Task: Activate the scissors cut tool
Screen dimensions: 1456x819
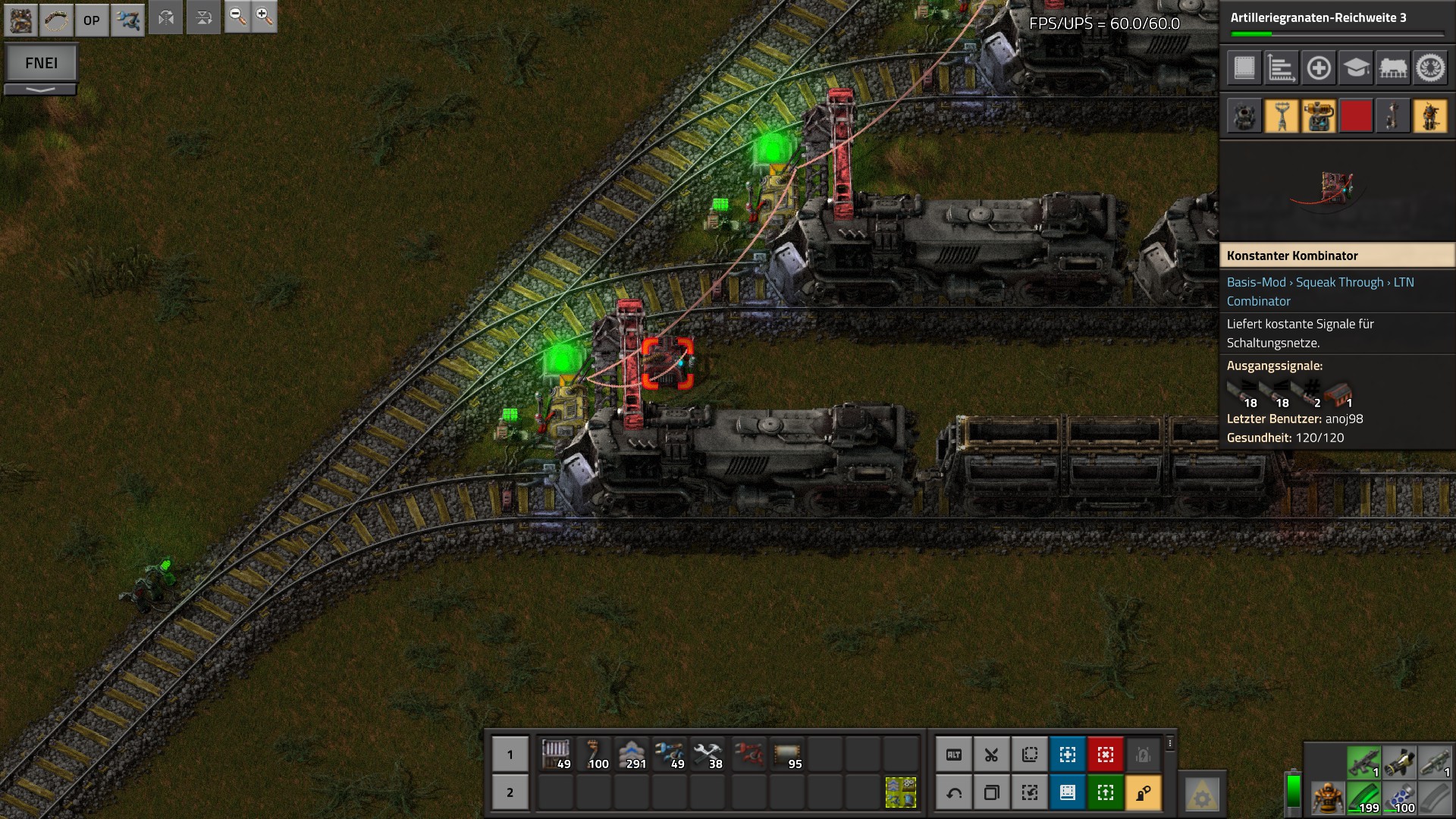Action: pos(991,755)
